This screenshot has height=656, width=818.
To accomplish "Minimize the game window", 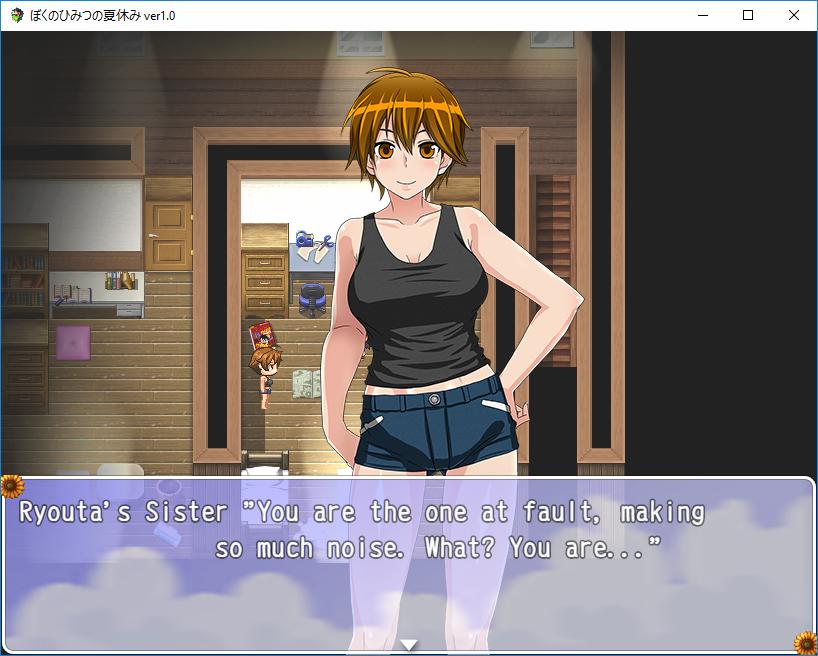I will (x=702, y=15).
